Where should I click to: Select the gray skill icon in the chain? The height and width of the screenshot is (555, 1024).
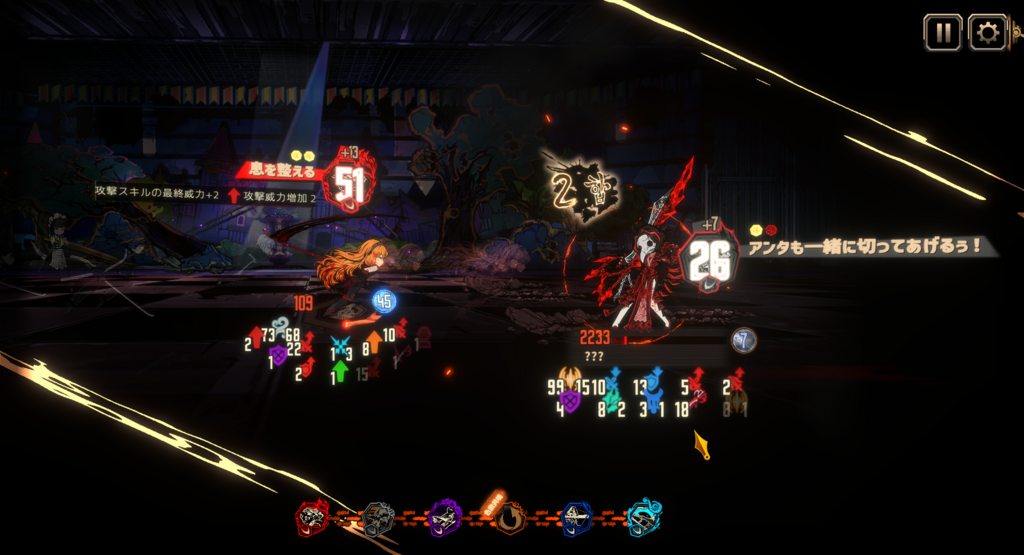(377, 518)
